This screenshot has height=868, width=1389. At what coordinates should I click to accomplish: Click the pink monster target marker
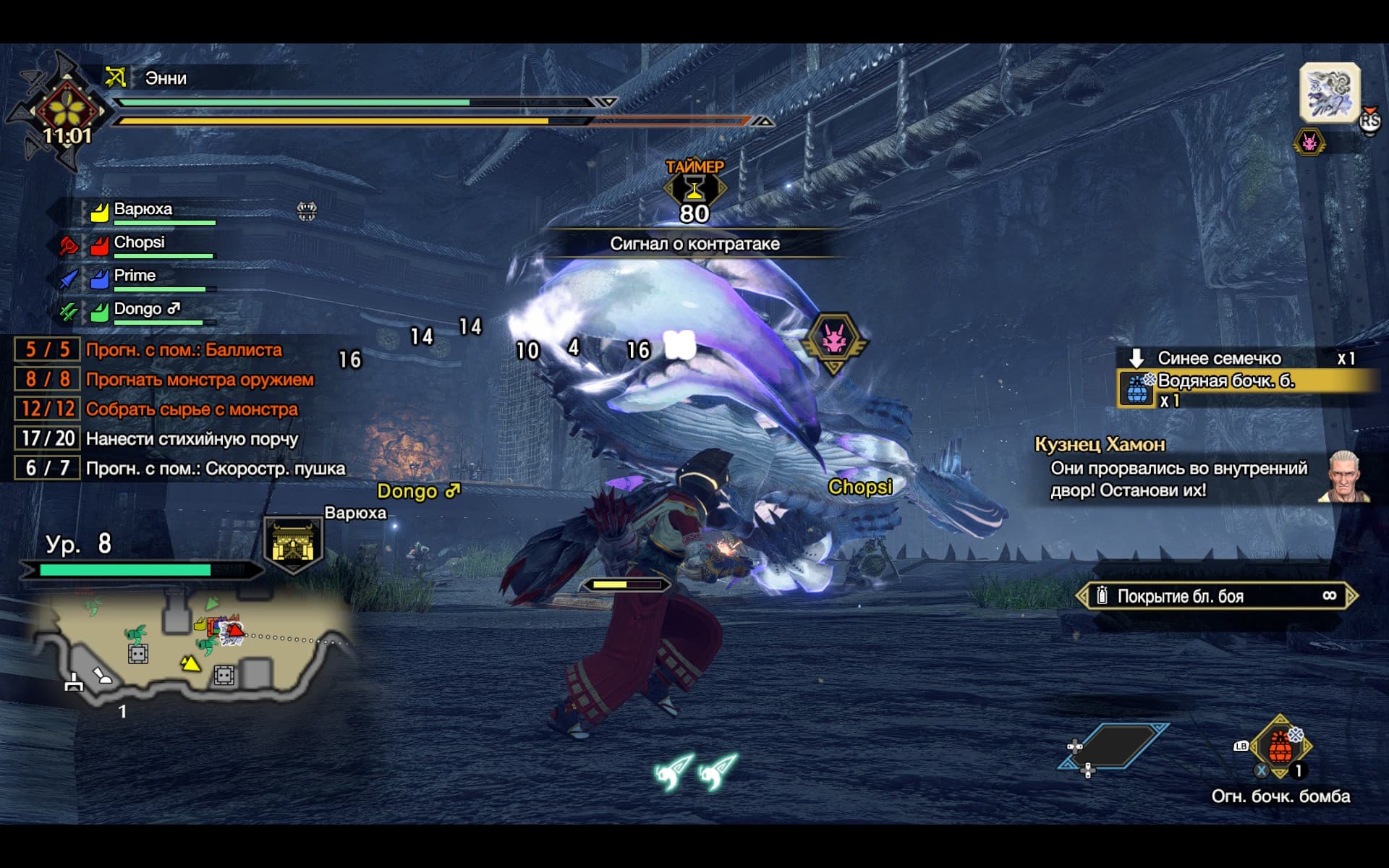click(835, 340)
